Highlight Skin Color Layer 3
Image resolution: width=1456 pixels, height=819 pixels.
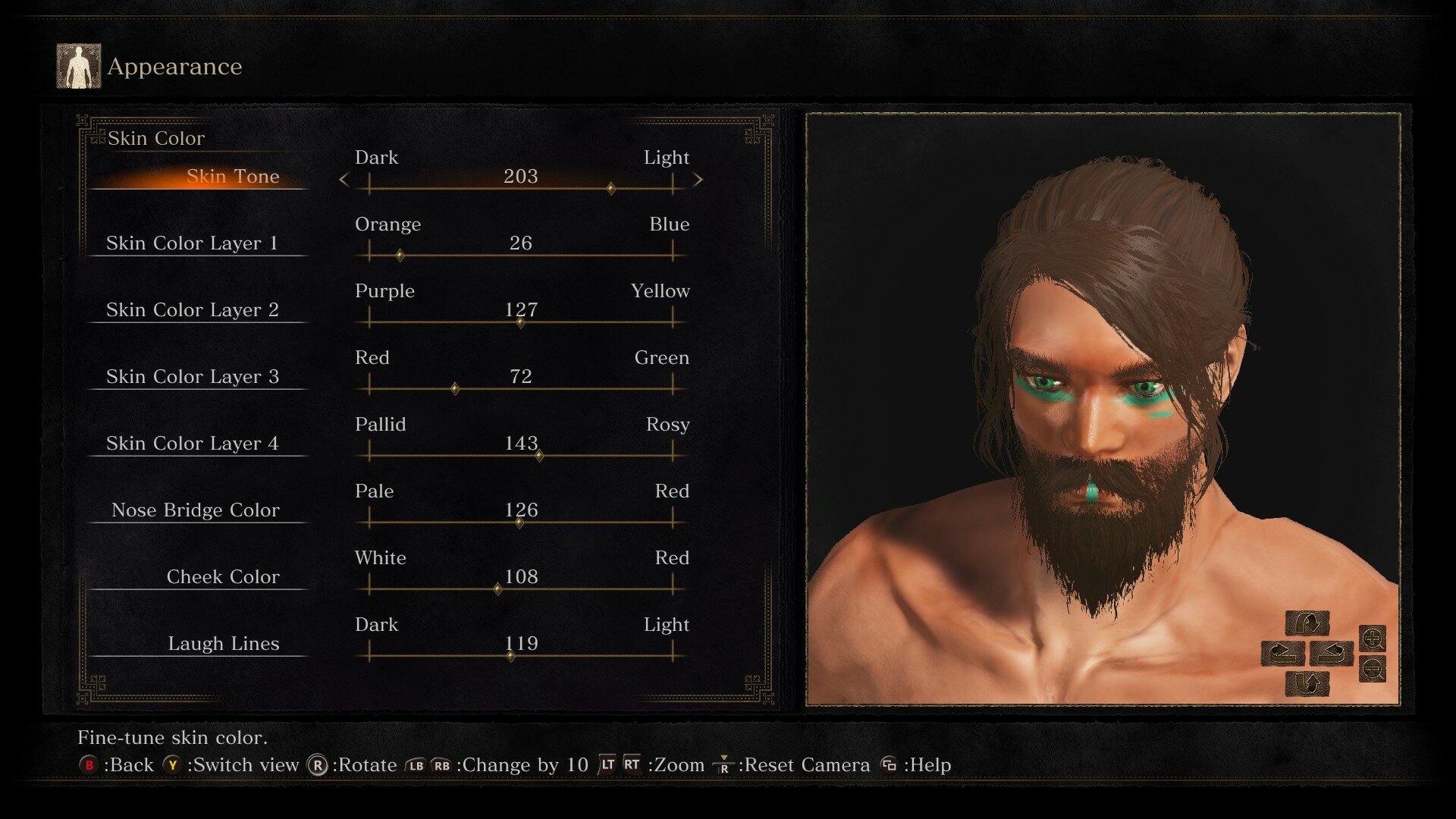pos(192,377)
